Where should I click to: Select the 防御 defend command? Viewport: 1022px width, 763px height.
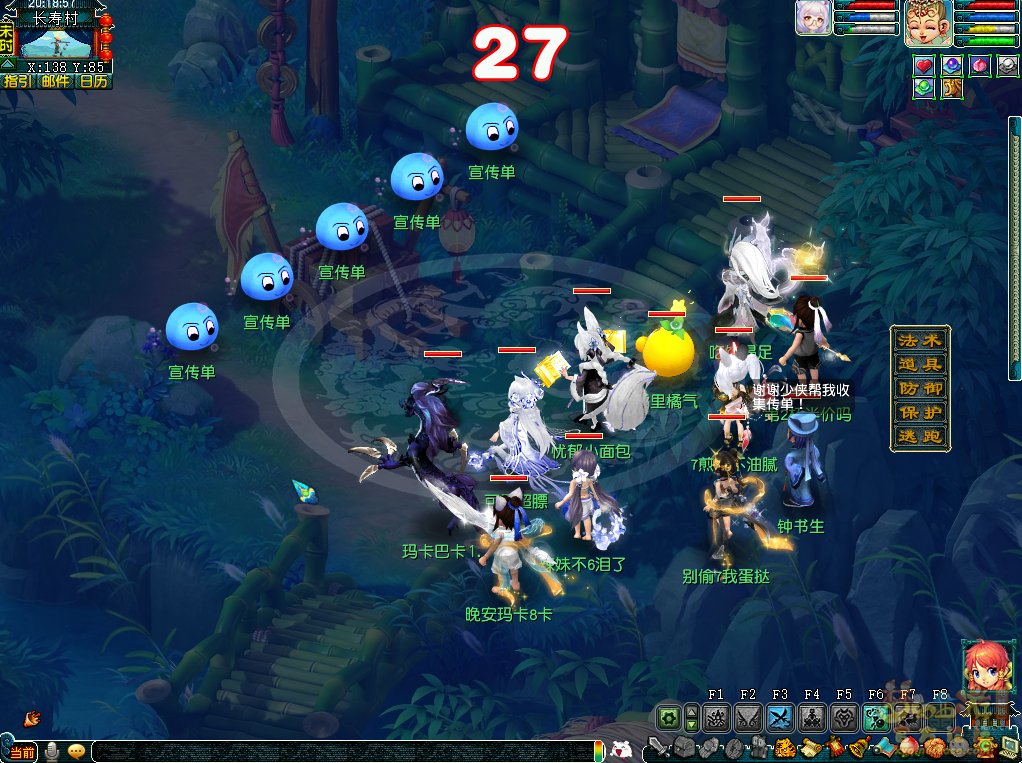920,388
